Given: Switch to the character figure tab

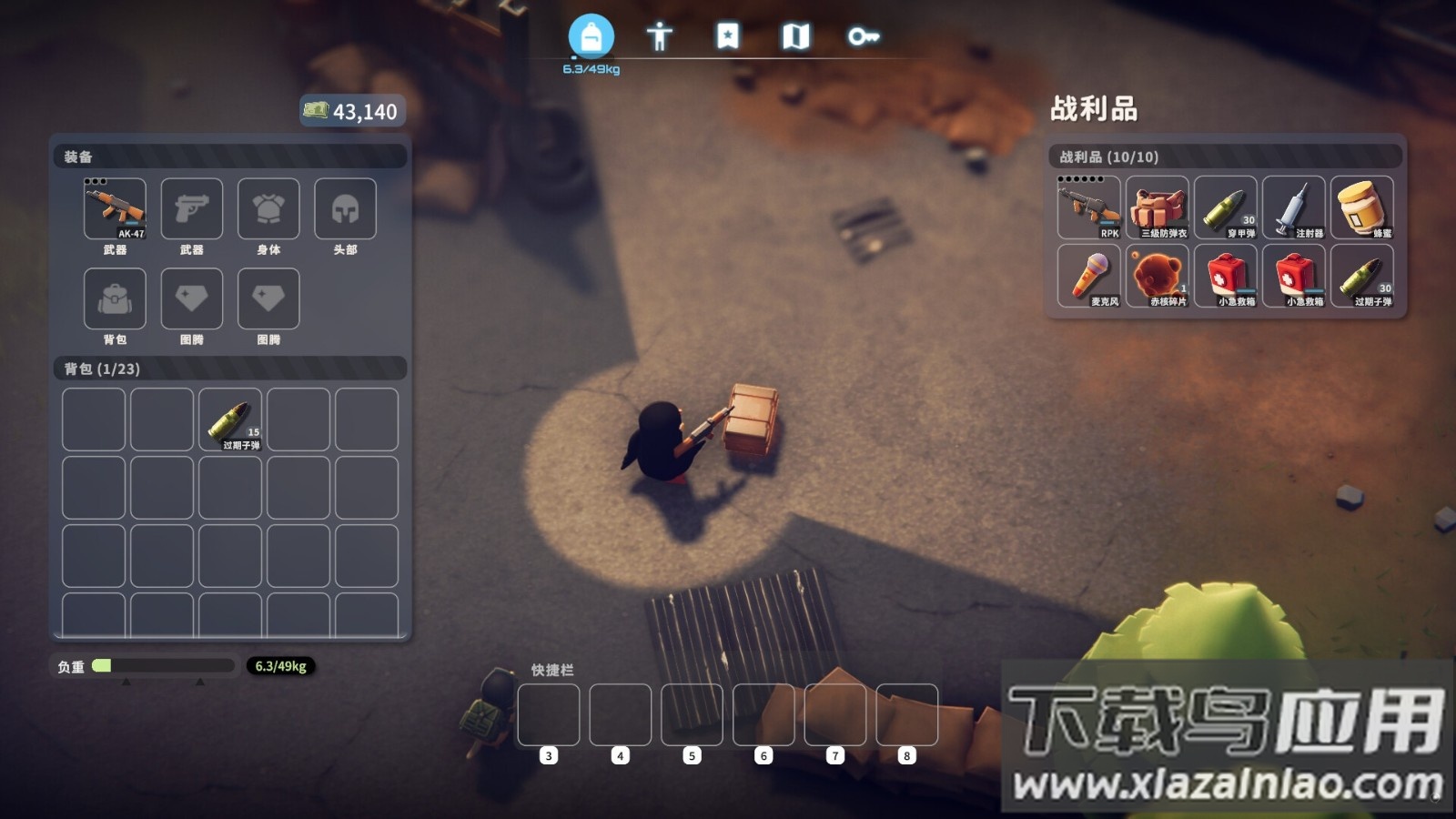Looking at the screenshot, I should pos(660,36).
